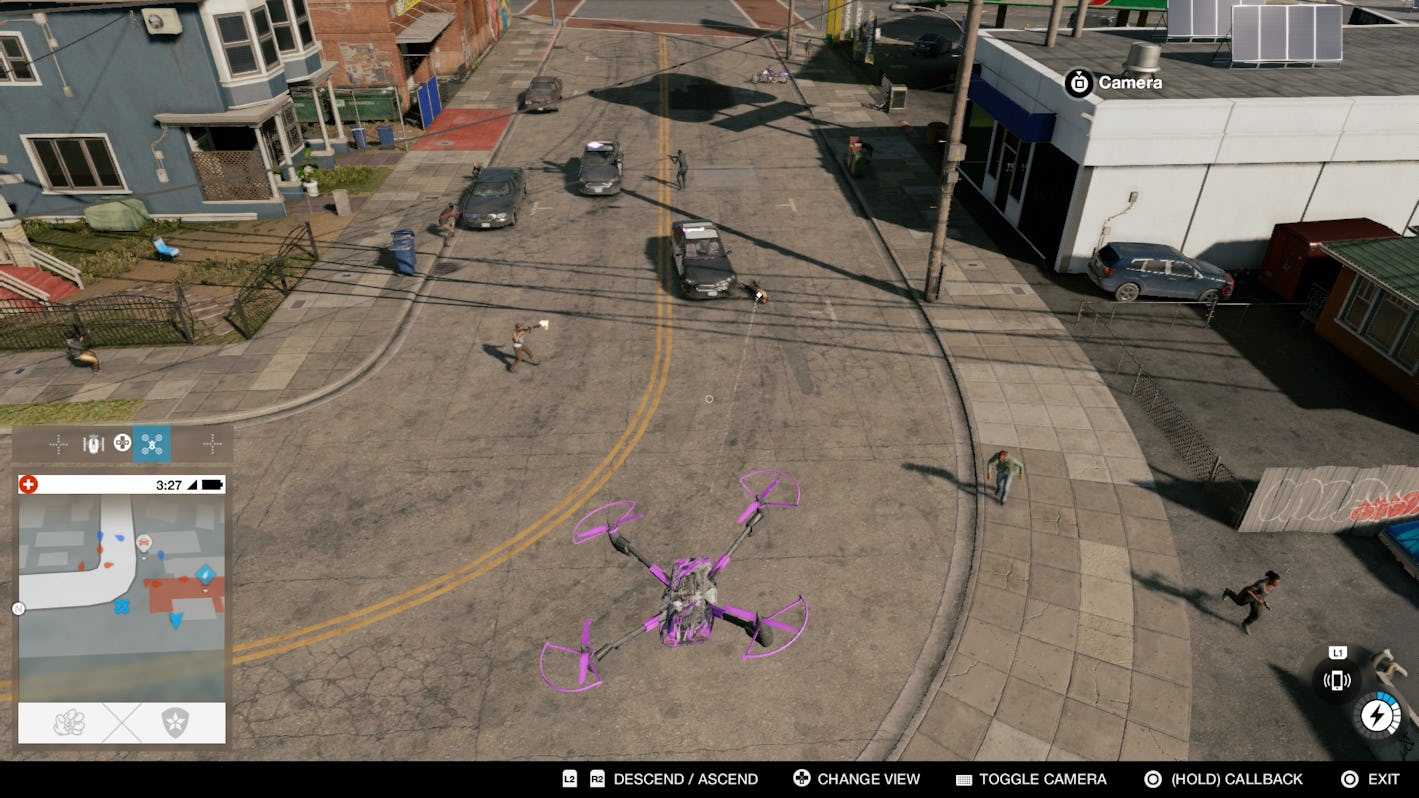Enable drone callback with (HOLD) CALLBACK
Screen dimensions: 1419x798
pos(1238,778)
